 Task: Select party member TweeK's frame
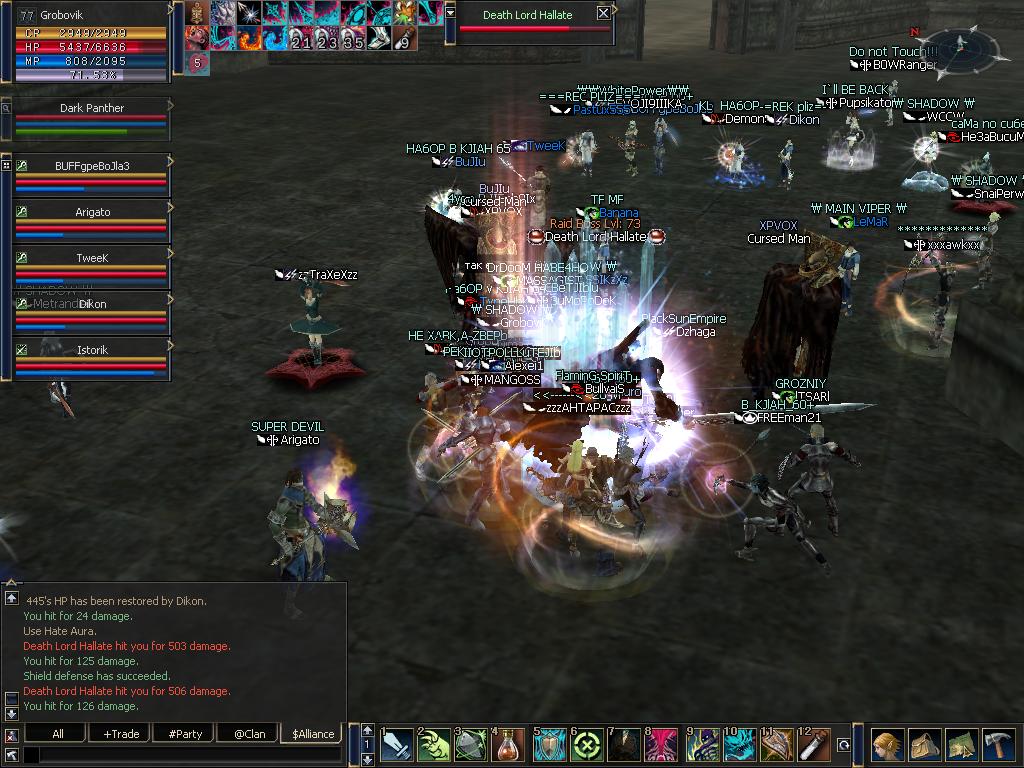[91, 266]
